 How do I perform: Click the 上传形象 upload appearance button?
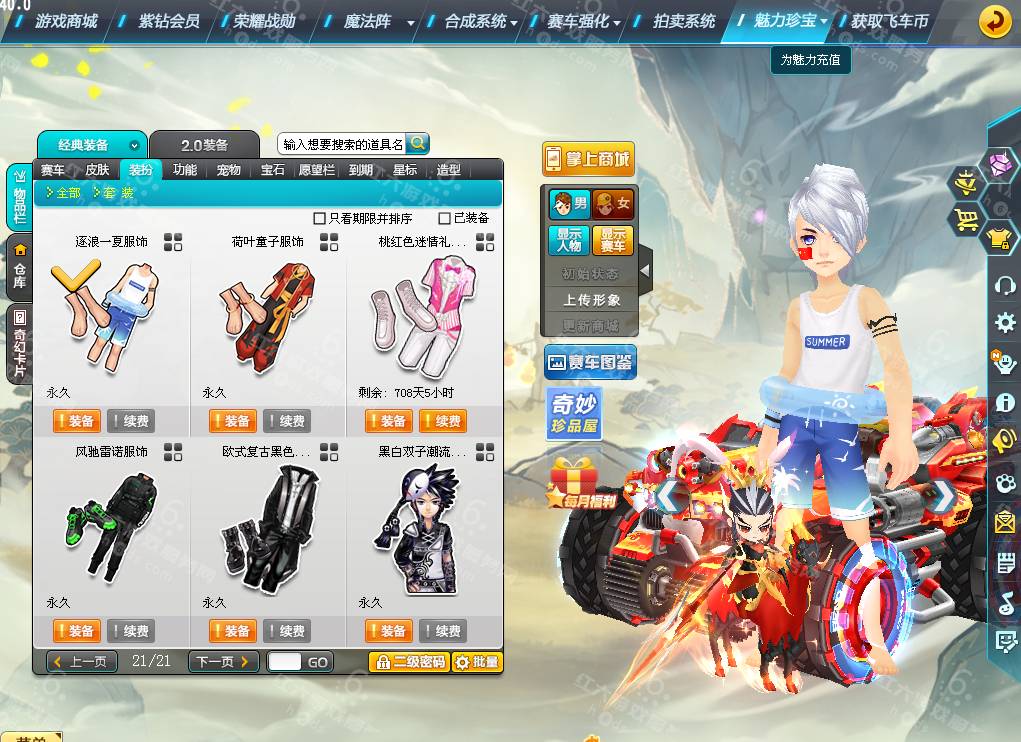591,299
